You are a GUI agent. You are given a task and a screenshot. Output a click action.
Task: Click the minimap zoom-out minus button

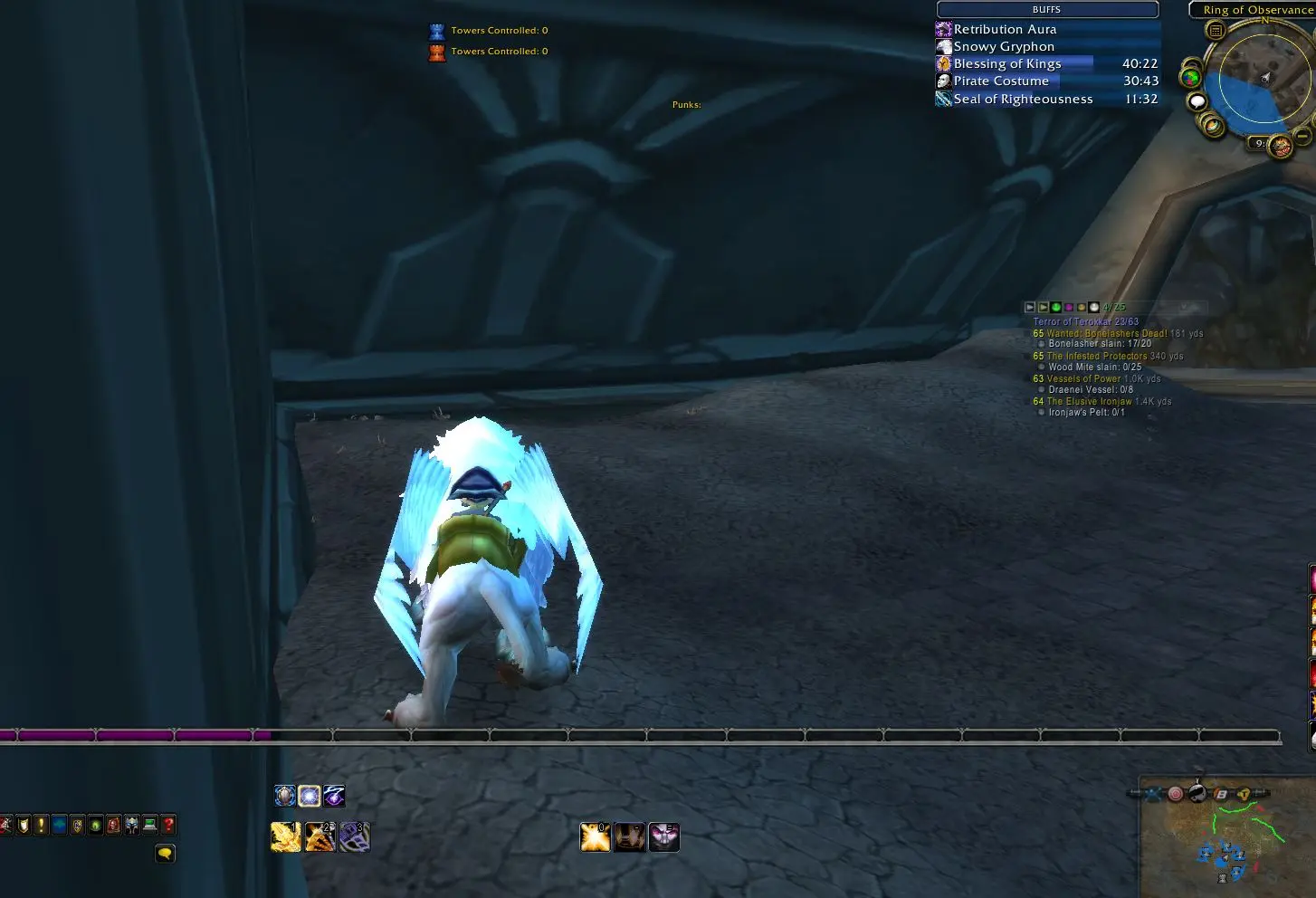tap(1302, 137)
